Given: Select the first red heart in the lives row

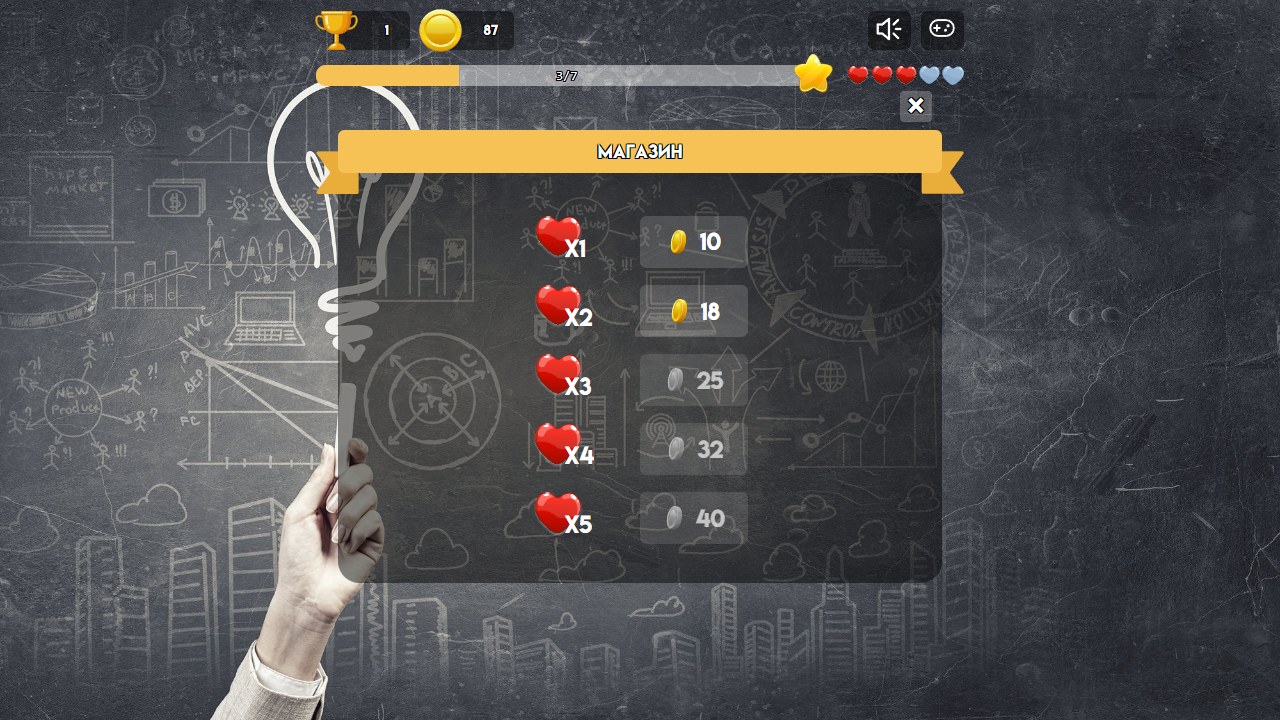Looking at the screenshot, I should pos(857,73).
